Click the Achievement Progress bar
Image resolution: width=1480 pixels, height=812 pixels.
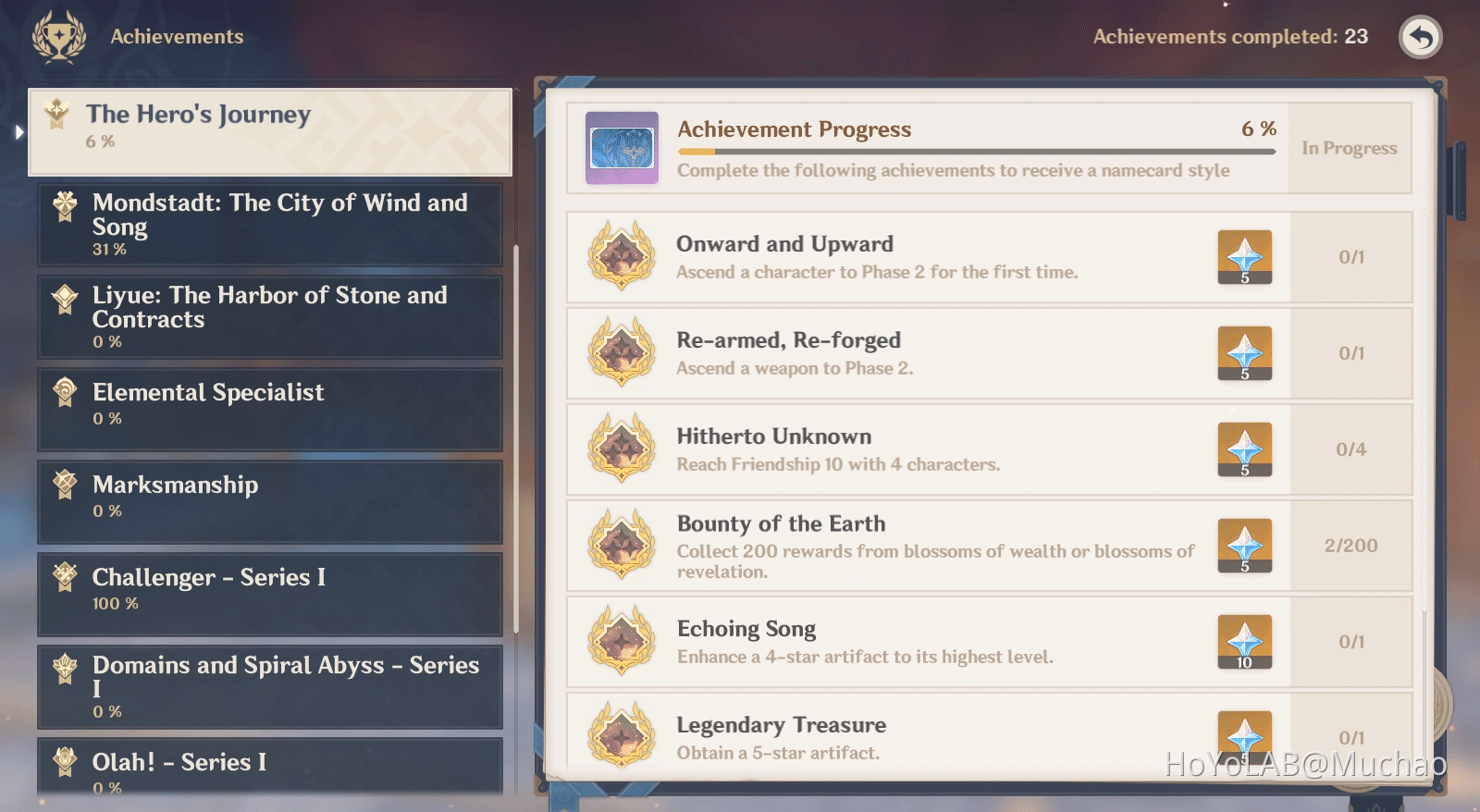971,150
